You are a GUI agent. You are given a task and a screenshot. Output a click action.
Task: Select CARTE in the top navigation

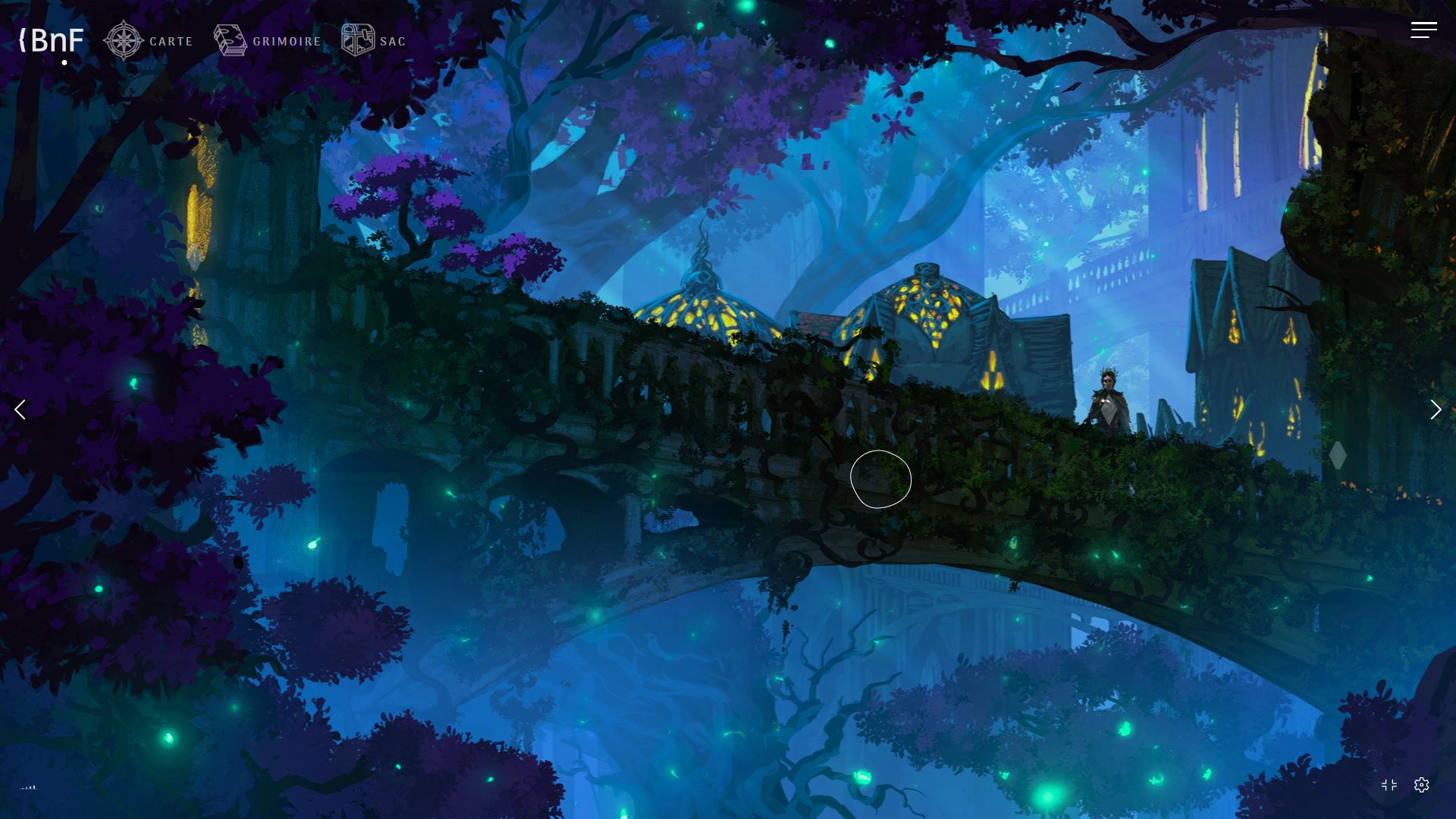click(171, 42)
